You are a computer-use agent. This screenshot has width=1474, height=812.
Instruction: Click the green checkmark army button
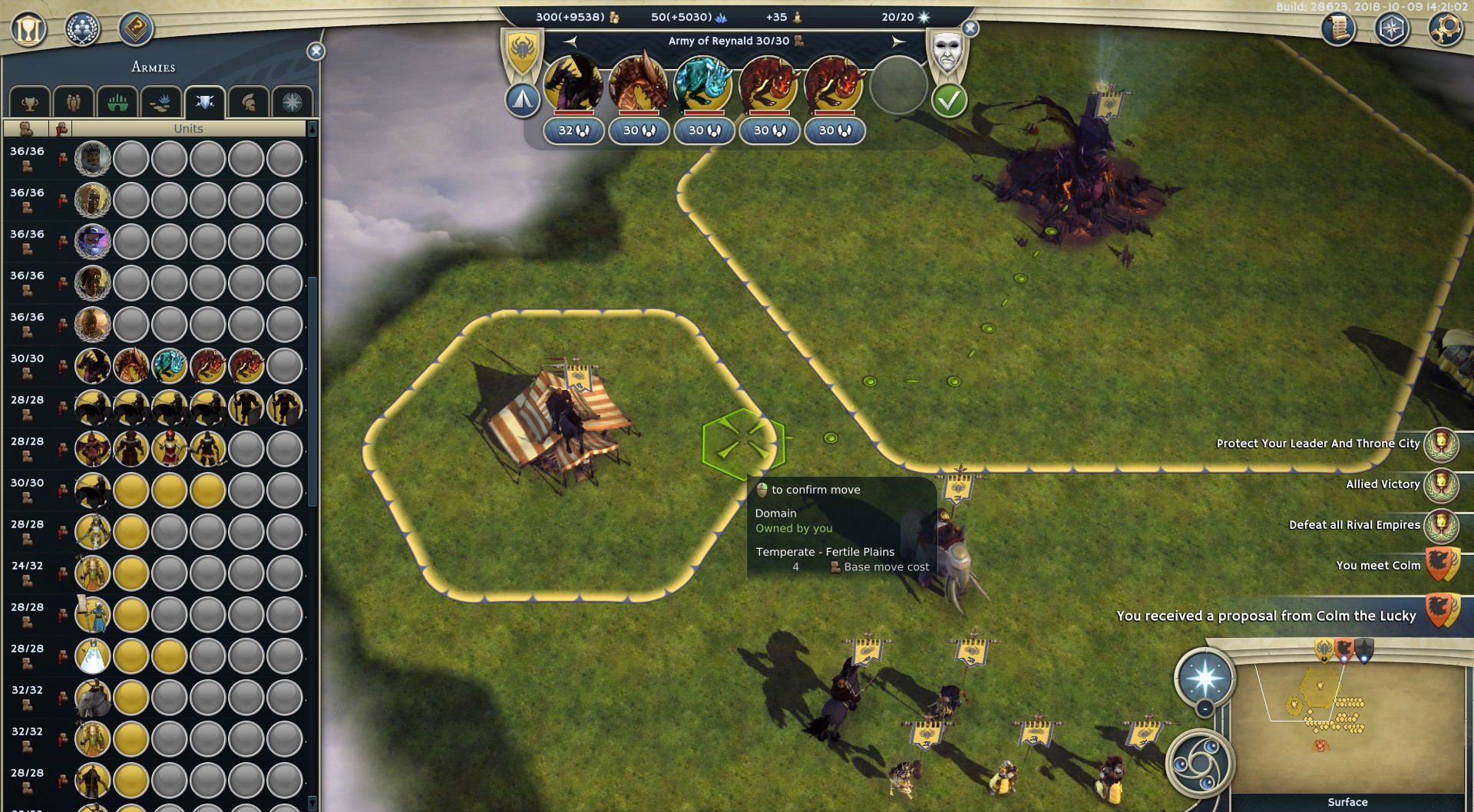point(949,101)
